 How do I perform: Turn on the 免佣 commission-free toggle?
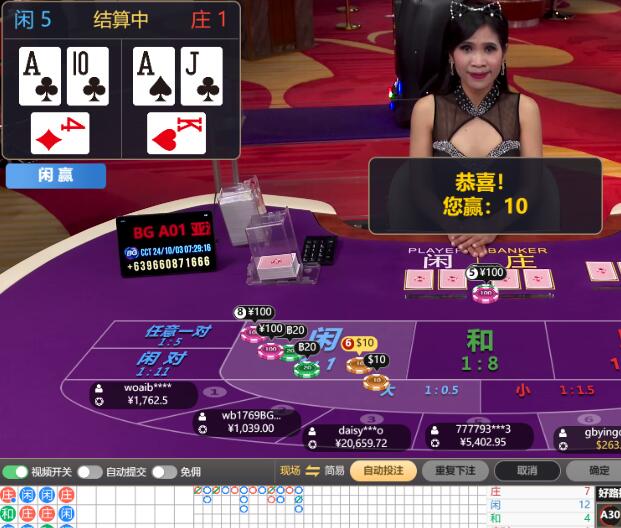(164, 471)
